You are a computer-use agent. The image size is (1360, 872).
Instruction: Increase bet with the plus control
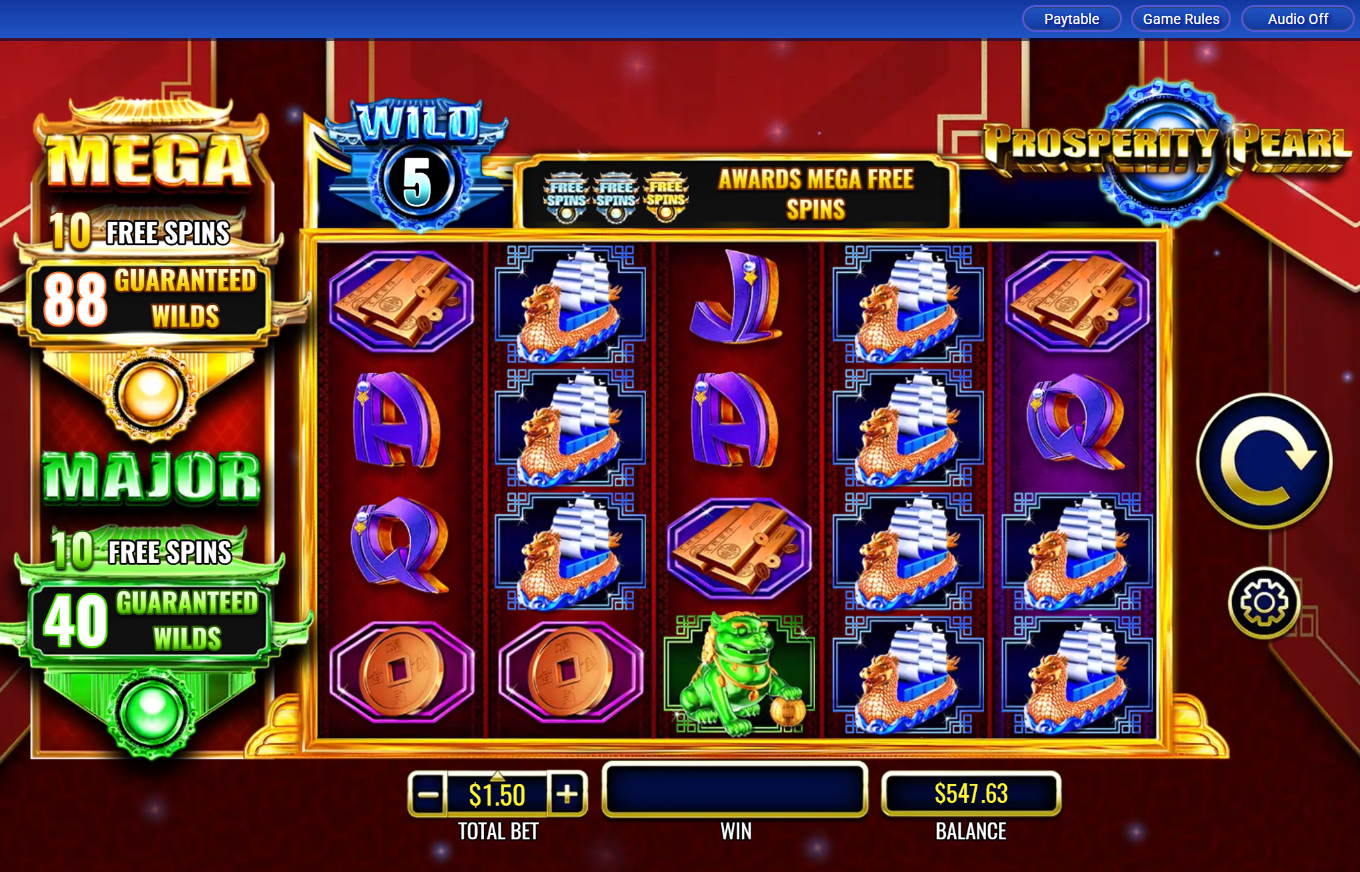569,793
